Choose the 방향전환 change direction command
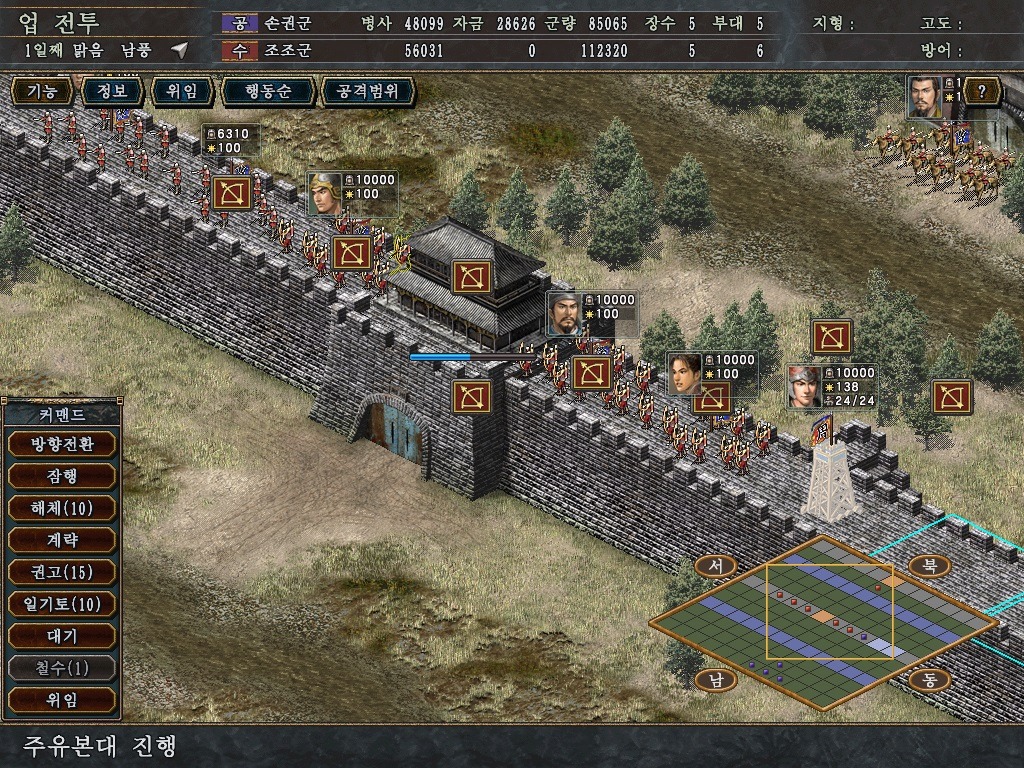The width and height of the screenshot is (1024, 768). click(61, 444)
